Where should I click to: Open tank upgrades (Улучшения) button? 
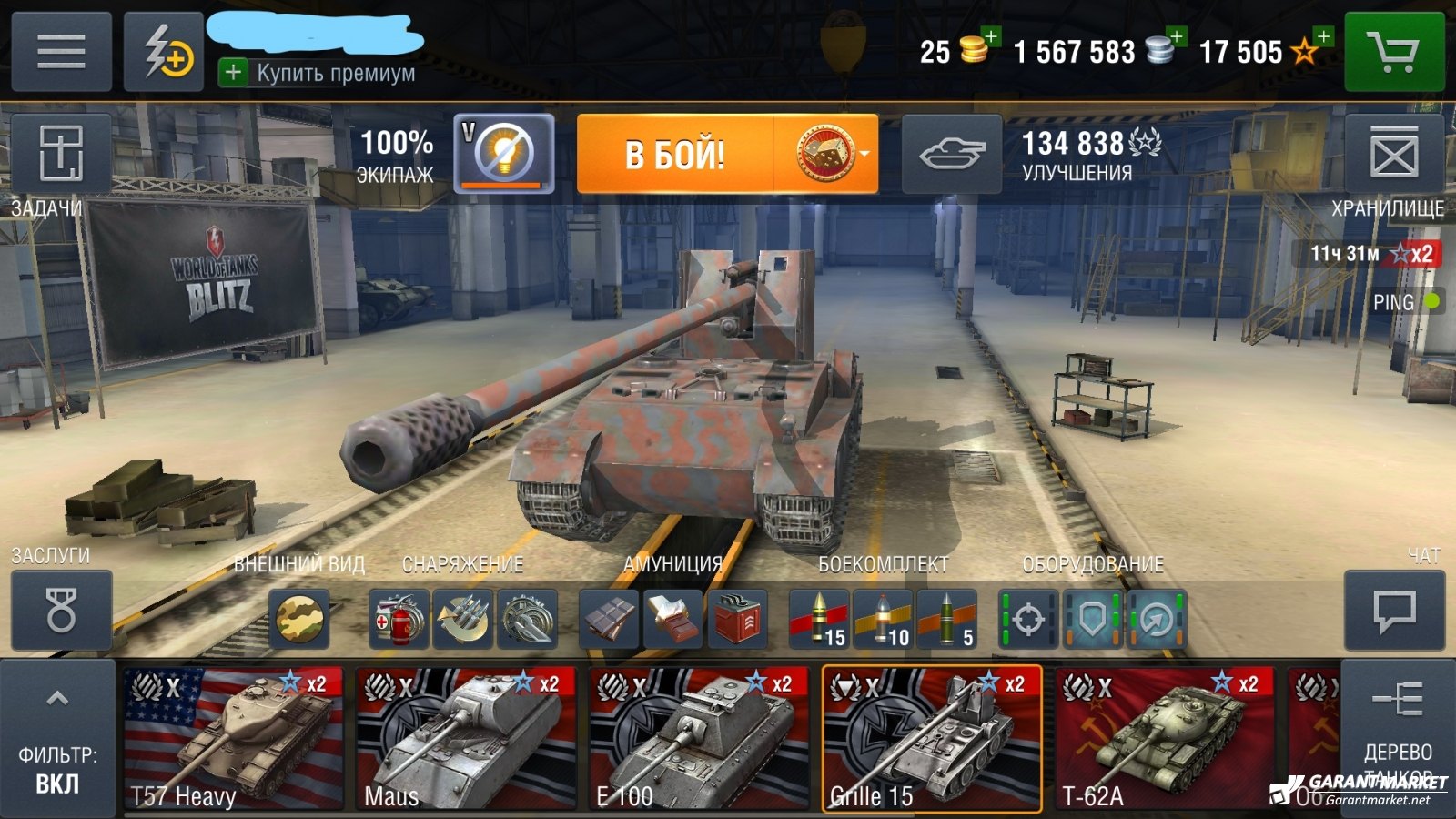952,154
